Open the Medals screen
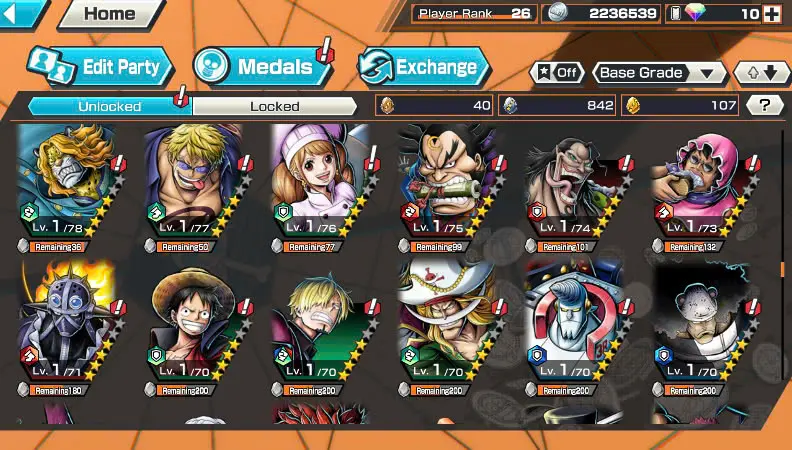This screenshot has width=792, height=450. coord(262,67)
